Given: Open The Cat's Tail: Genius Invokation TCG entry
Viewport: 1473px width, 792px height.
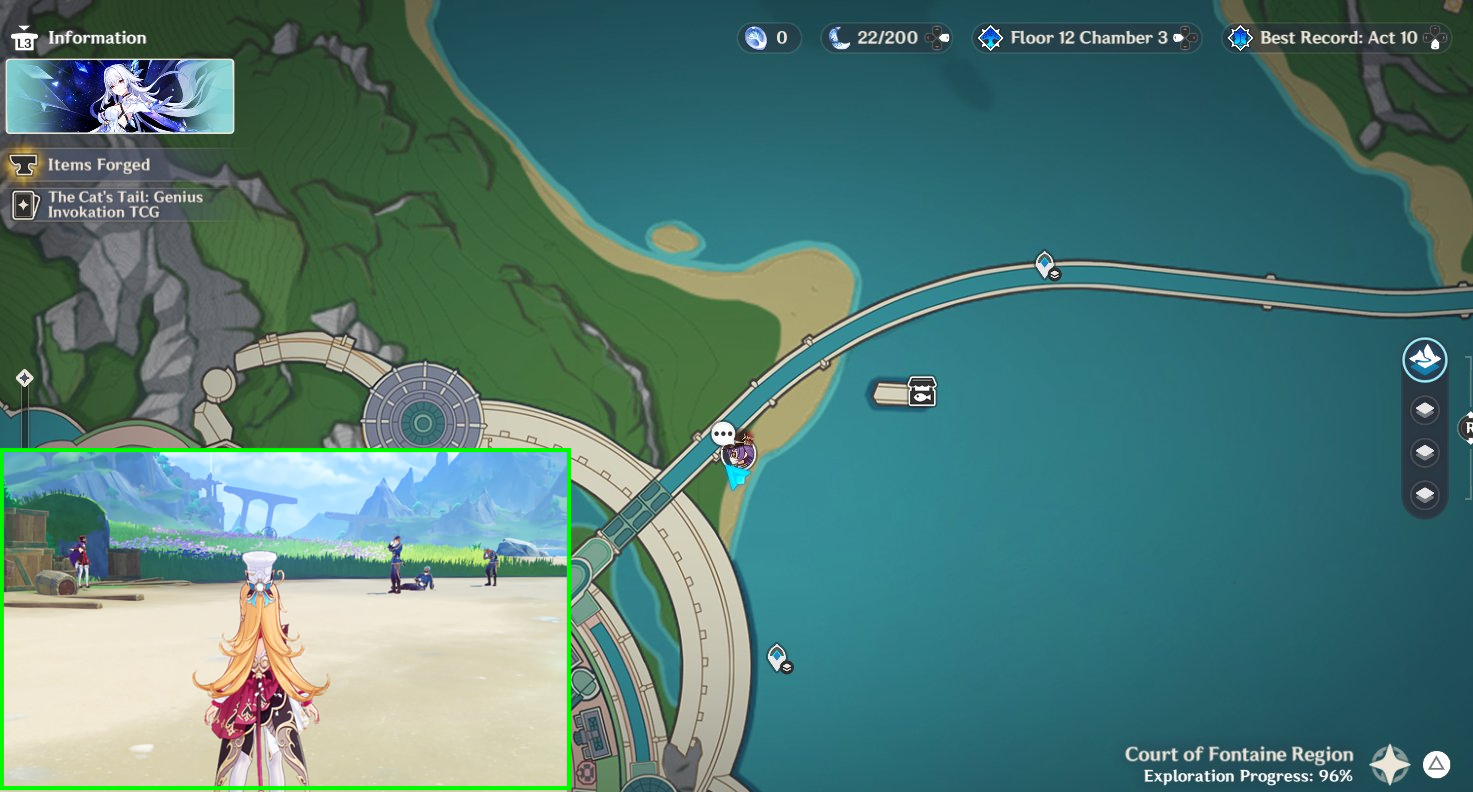Looking at the screenshot, I should click(x=124, y=204).
